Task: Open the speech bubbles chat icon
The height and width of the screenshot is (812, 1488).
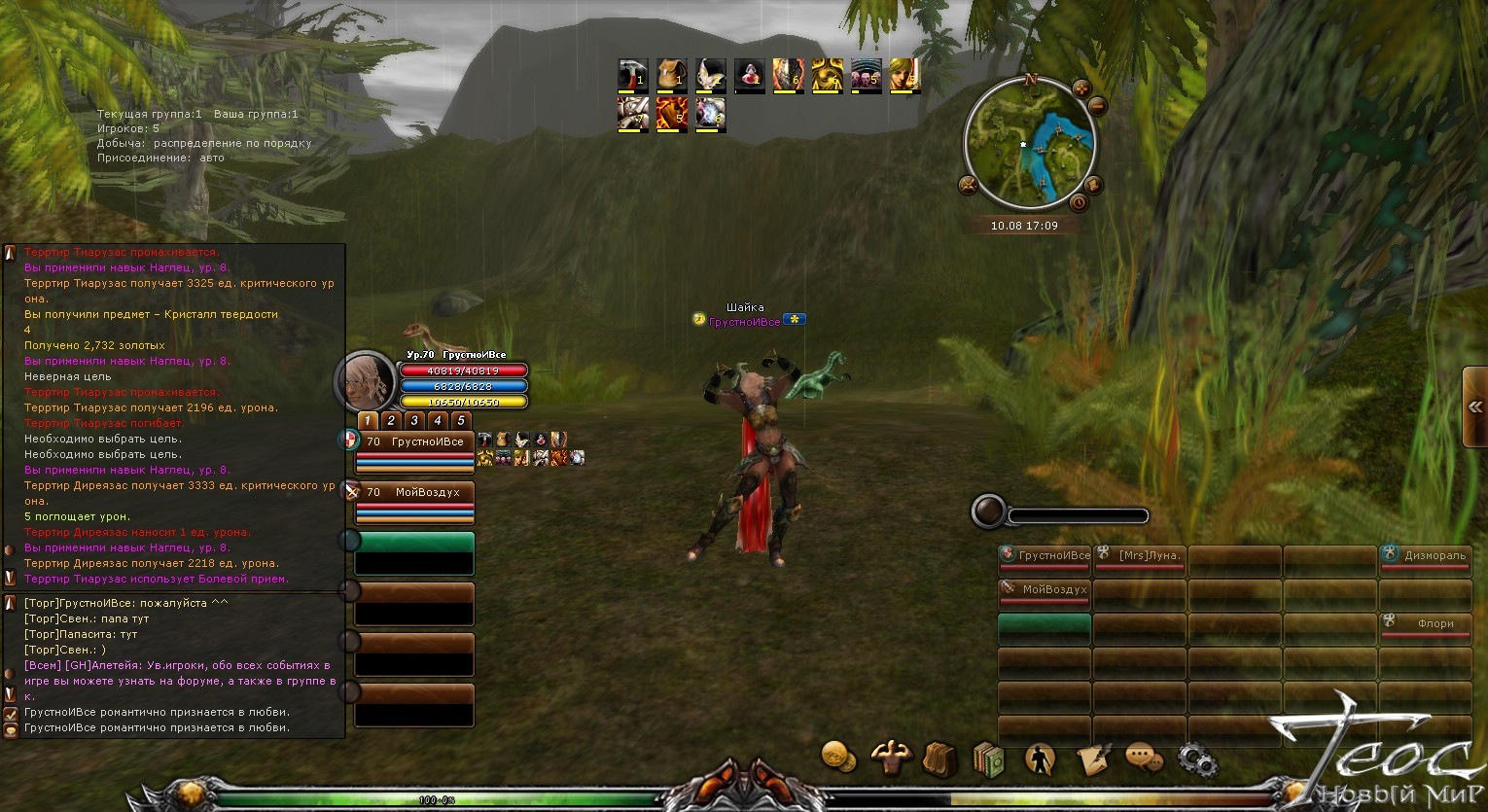Action: (x=1145, y=758)
